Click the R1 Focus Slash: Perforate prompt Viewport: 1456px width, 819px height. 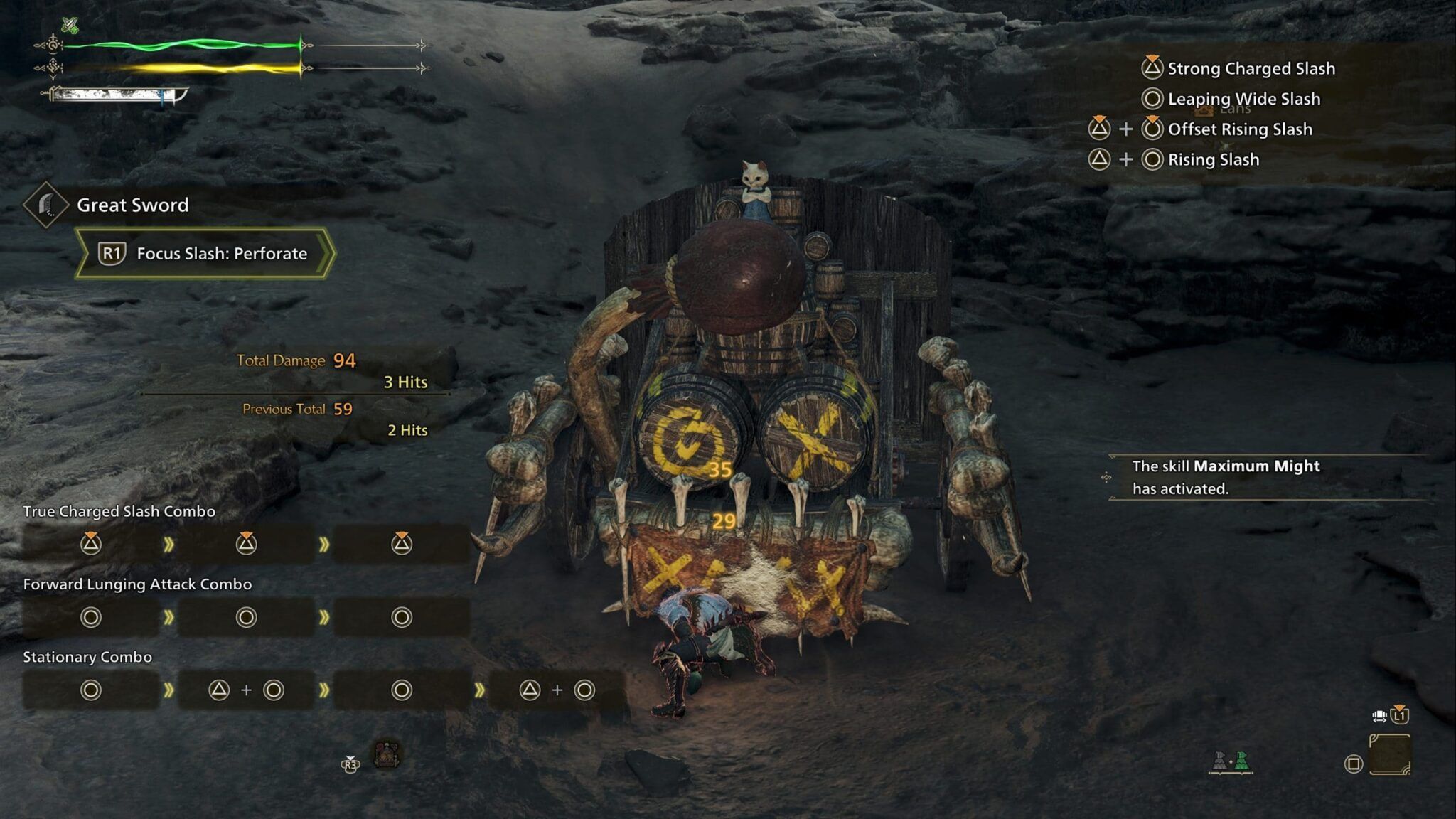(201, 254)
